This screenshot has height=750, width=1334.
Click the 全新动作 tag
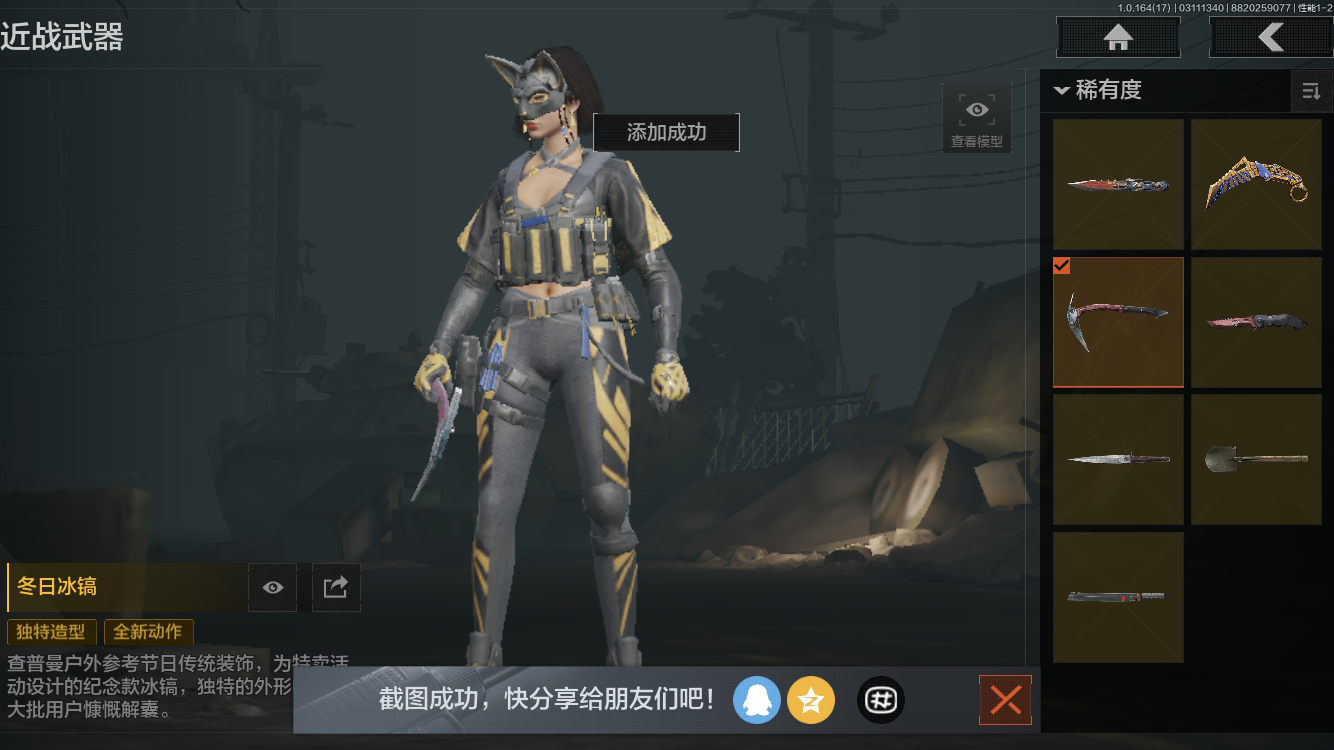click(x=148, y=632)
